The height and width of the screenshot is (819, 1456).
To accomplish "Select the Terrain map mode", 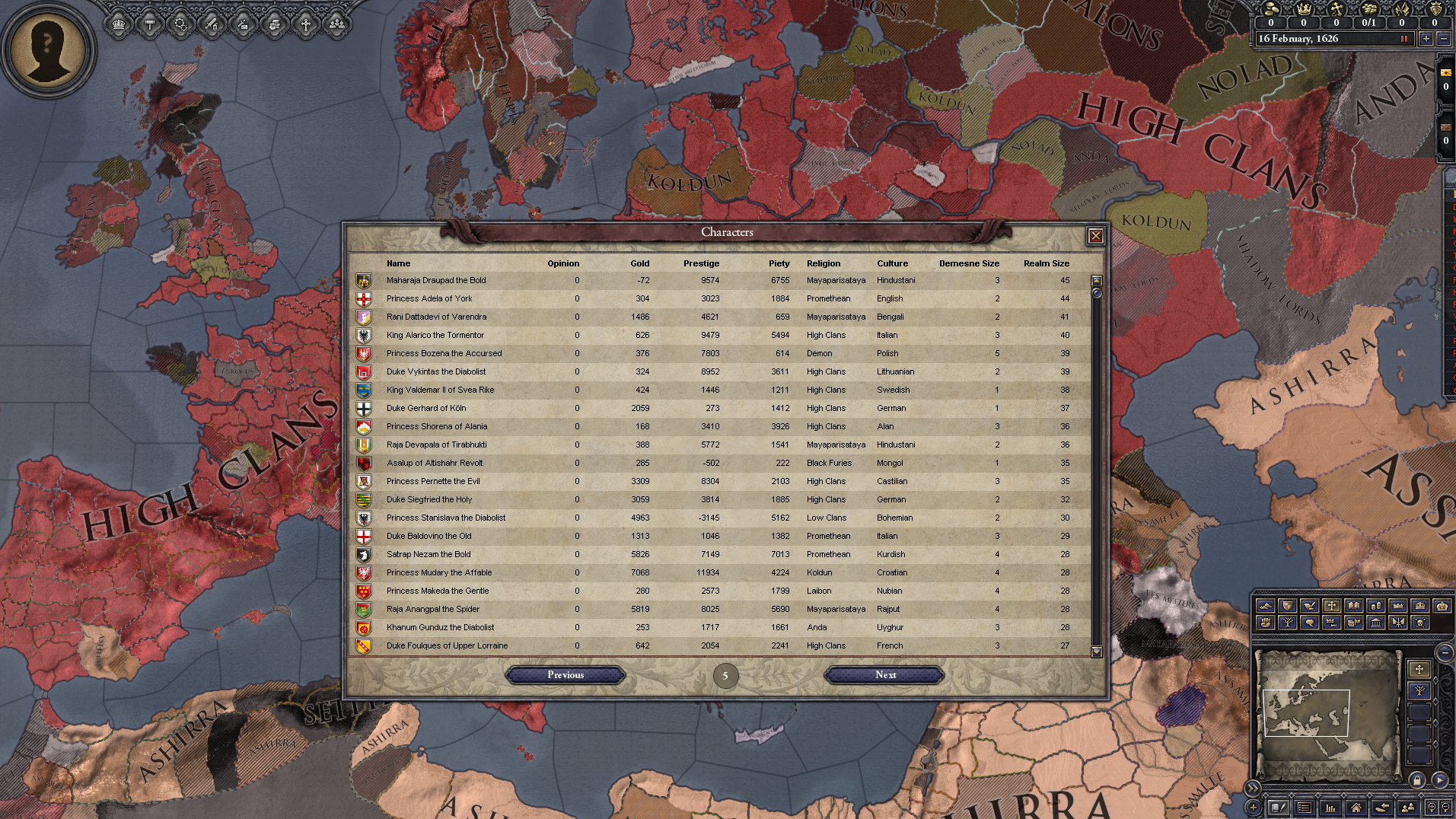I will [1265, 606].
